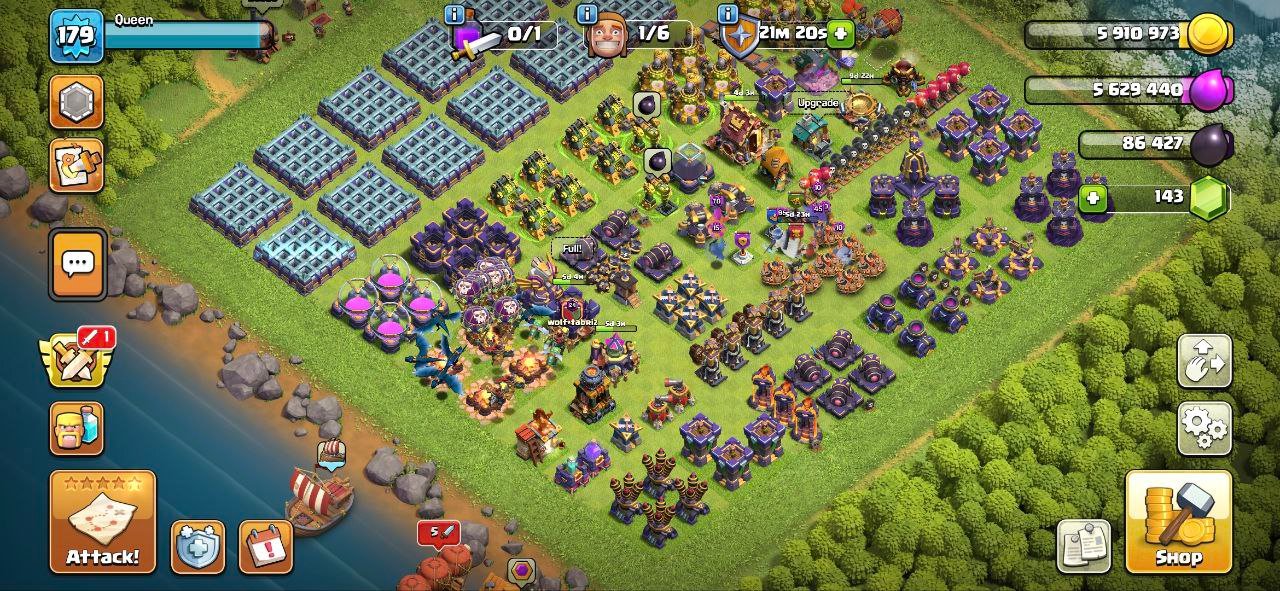Show info for the shield timer
The image size is (1280, 591).
pos(727,15)
